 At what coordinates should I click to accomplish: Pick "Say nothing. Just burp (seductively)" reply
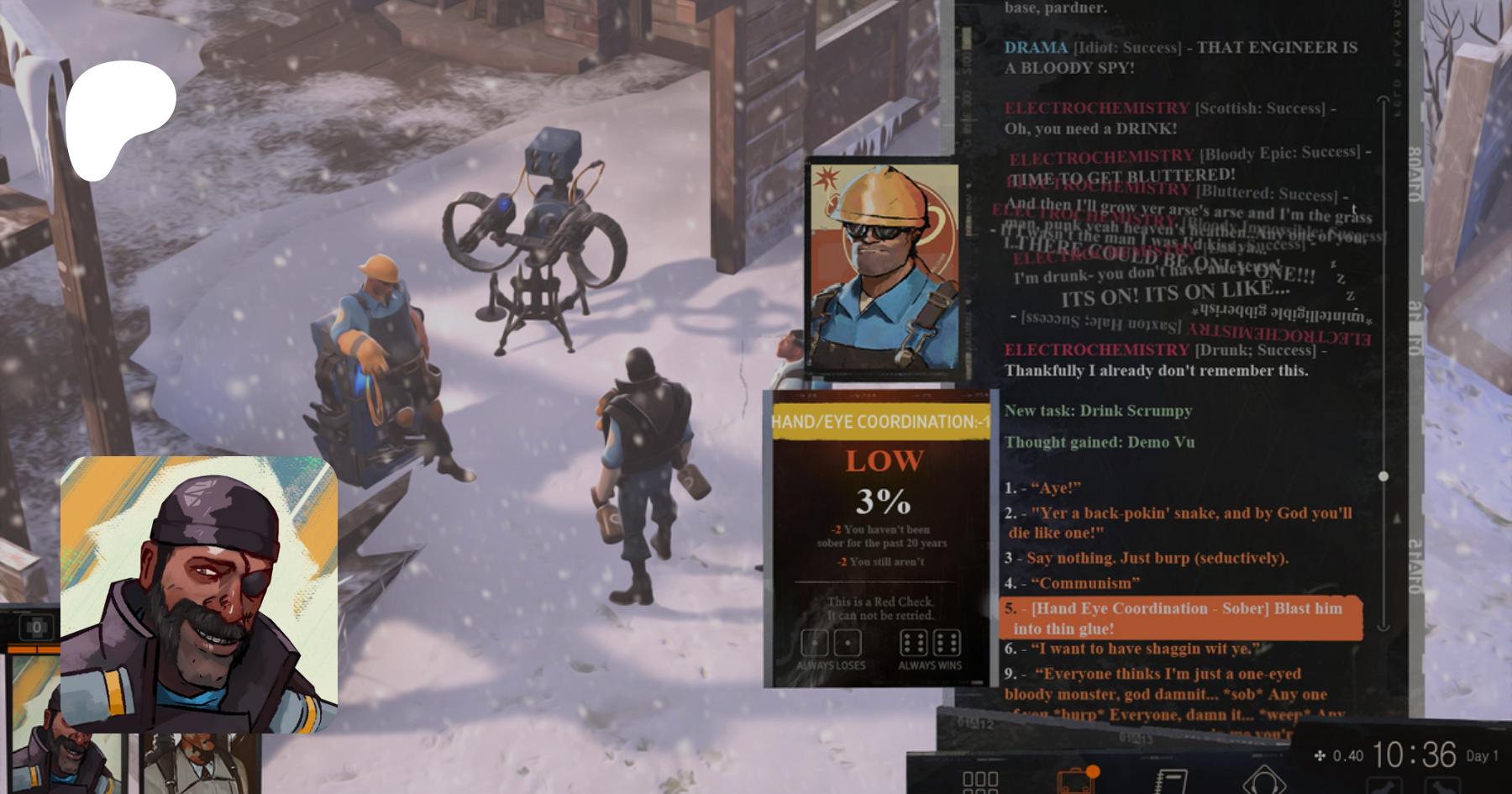[1156, 558]
